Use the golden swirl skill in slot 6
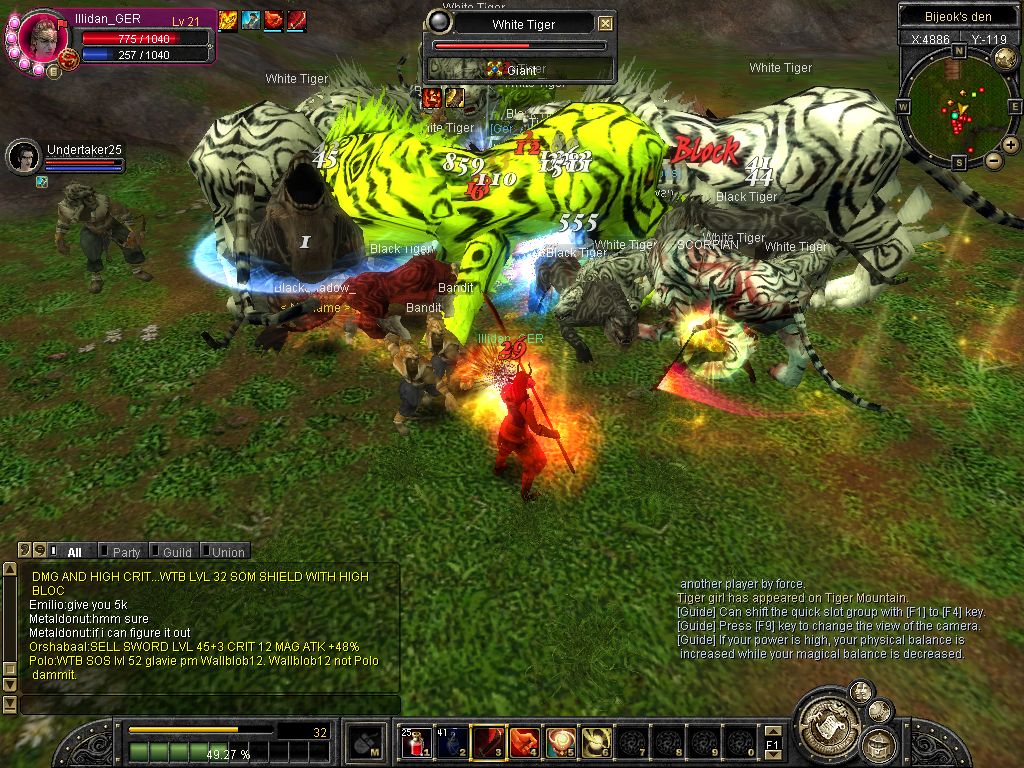This screenshot has width=1024, height=768. coord(596,742)
